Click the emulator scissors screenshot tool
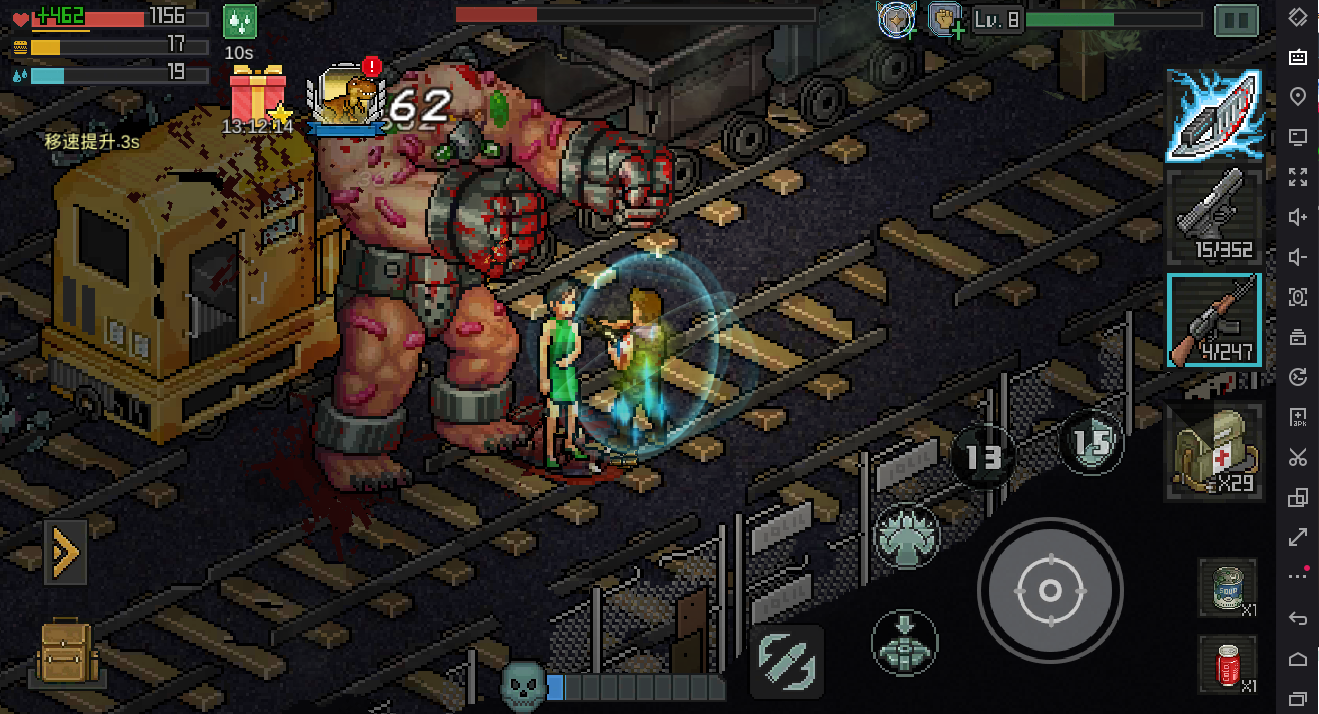Viewport: 1319px width, 714px height. click(1298, 458)
